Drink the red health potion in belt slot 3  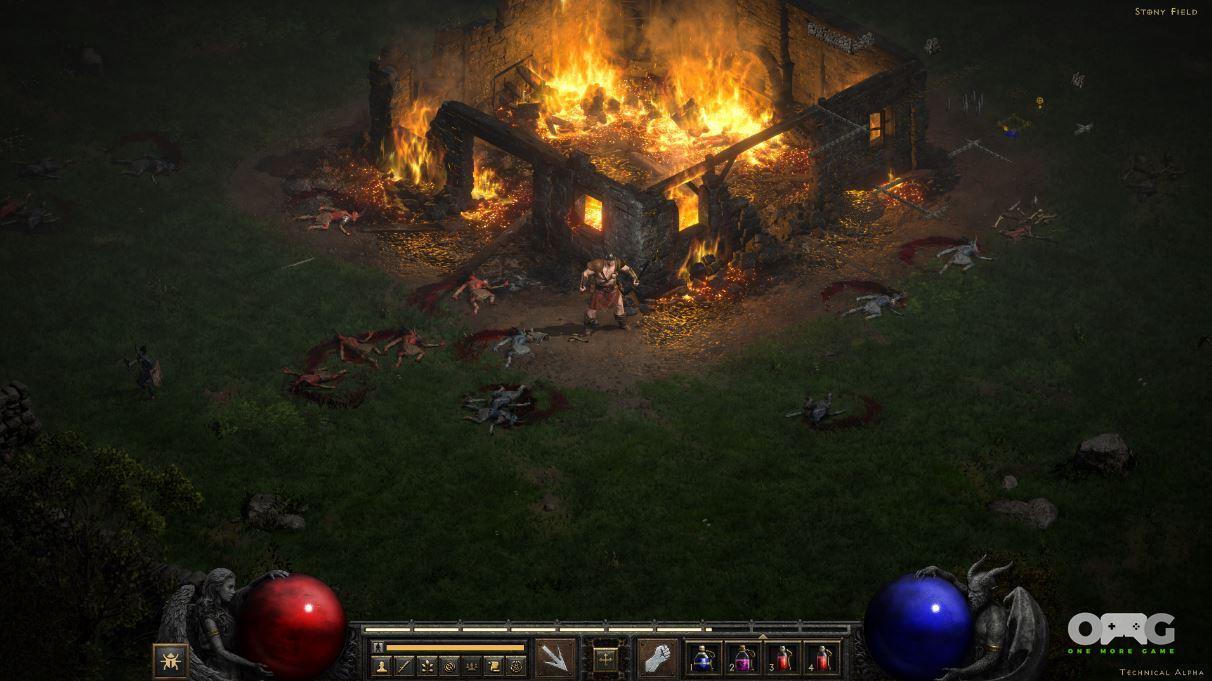(783, 659)
